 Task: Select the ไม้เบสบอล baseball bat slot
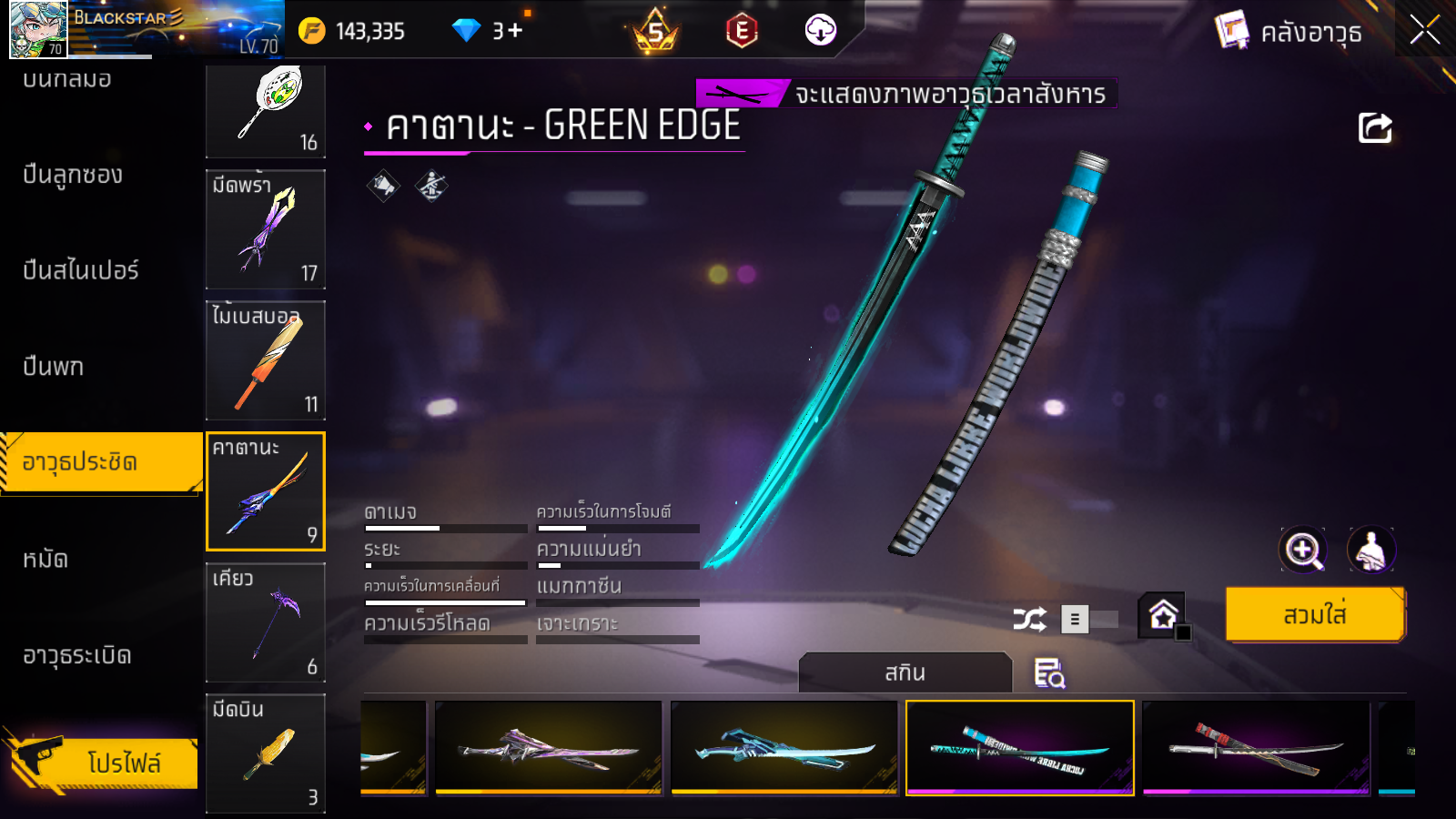point(266,360)
